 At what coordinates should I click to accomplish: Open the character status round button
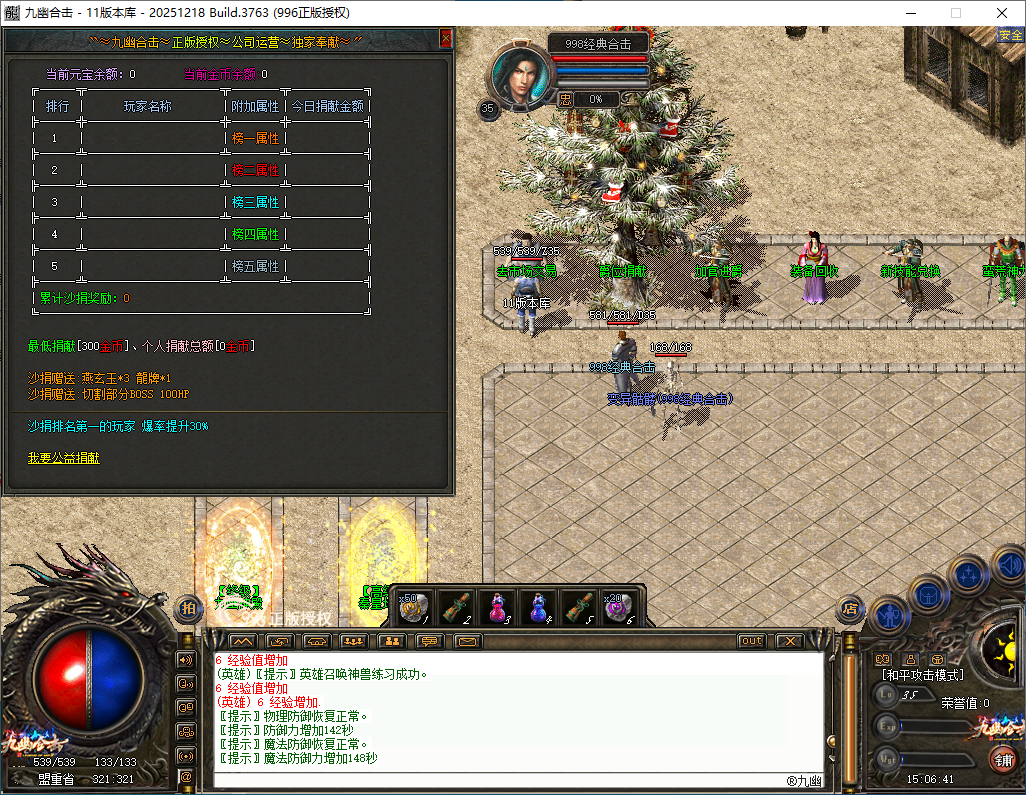(x=889, y=613)
